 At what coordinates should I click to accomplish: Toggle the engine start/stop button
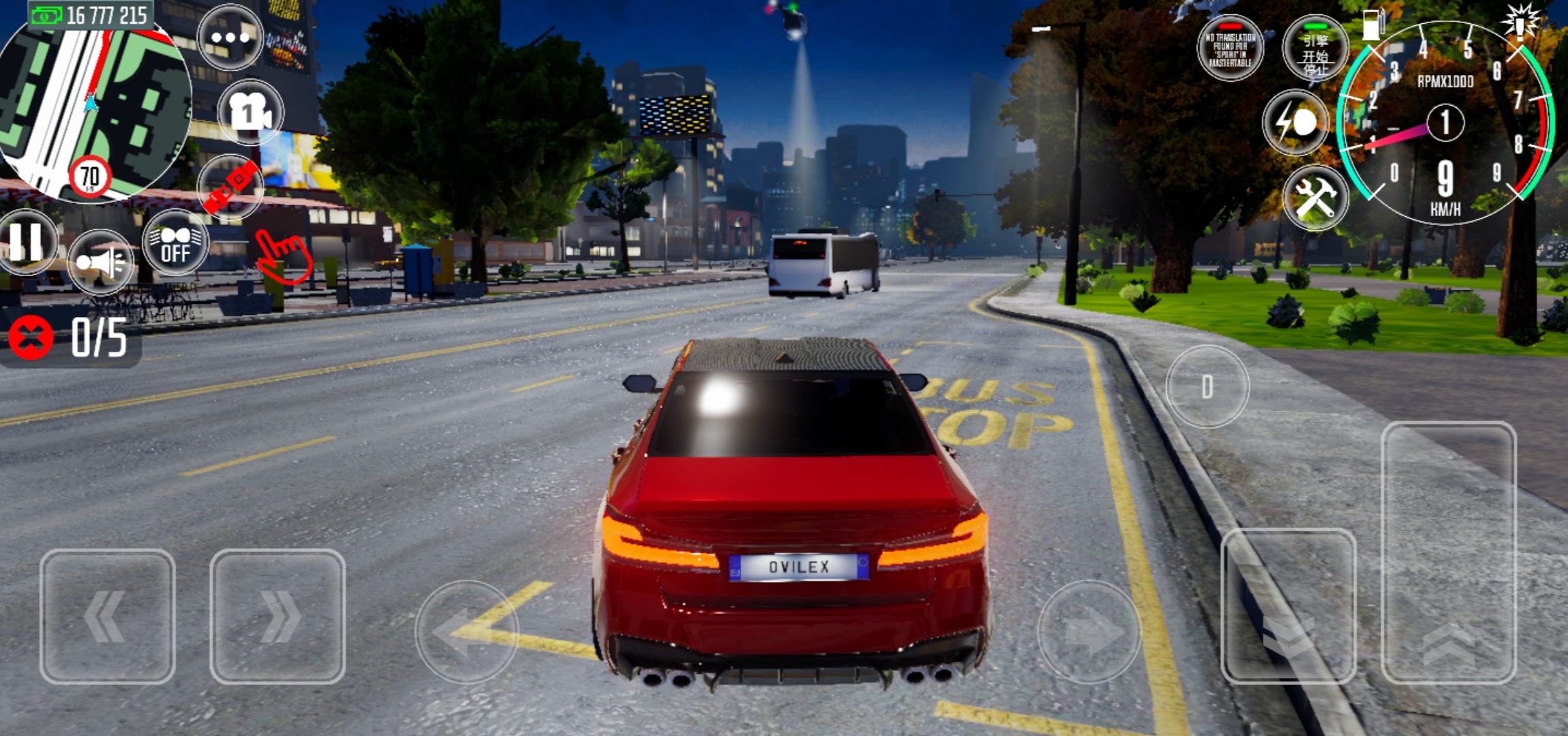pos(1315,49)
